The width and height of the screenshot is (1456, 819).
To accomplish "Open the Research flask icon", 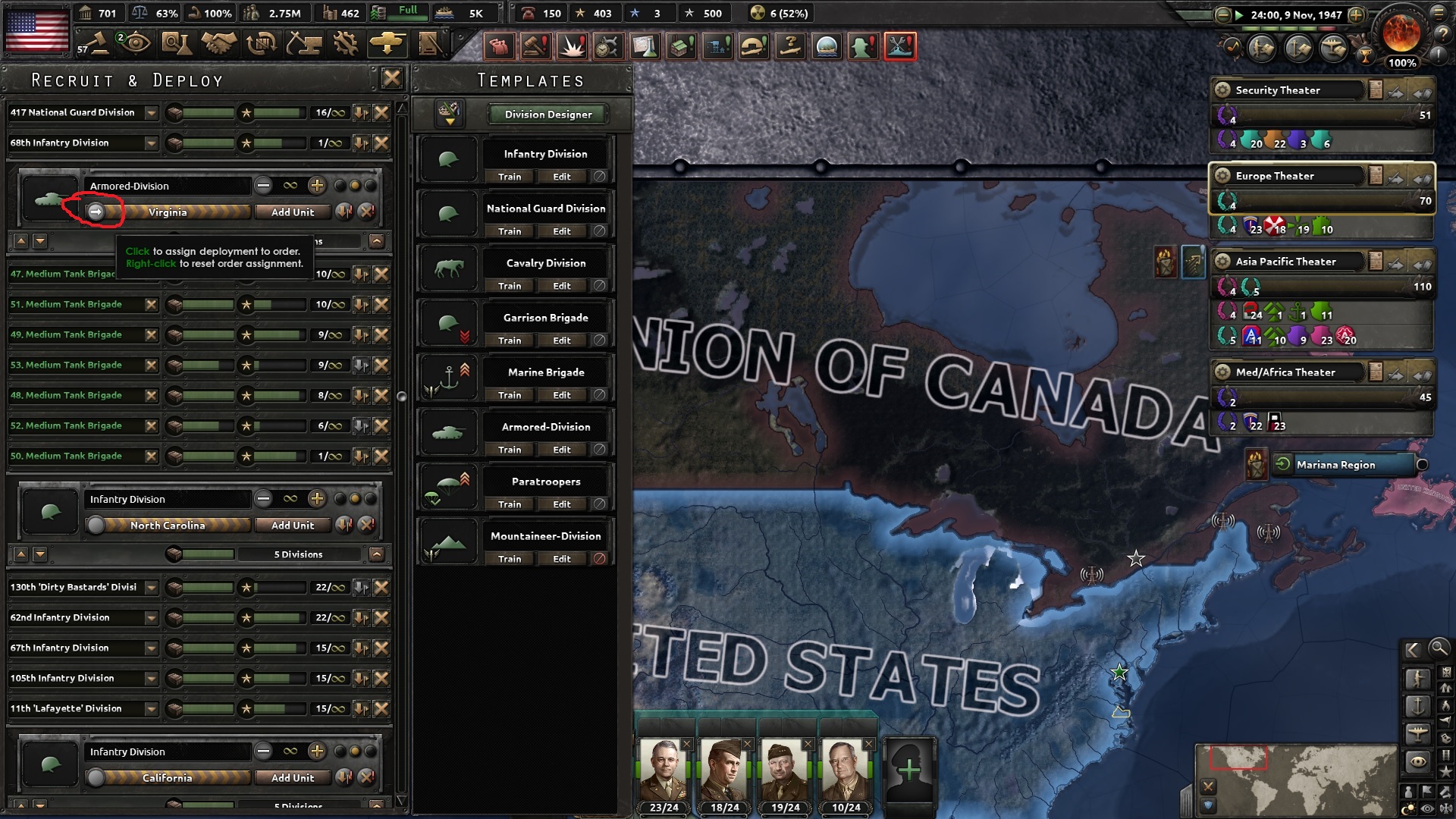I will point(177,44).
